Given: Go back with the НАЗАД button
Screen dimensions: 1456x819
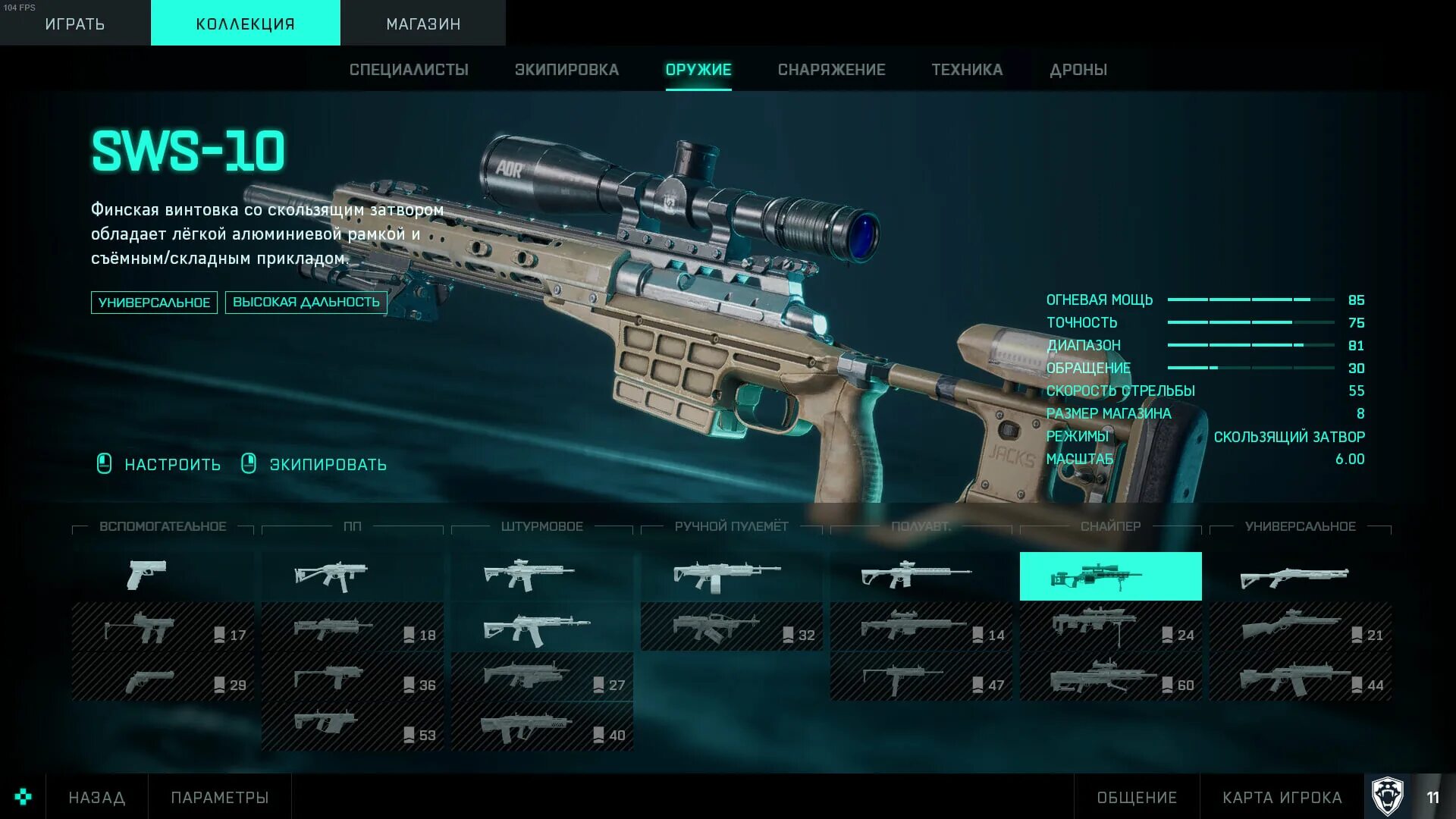Looking at the screenshot, I should (97, 798).
